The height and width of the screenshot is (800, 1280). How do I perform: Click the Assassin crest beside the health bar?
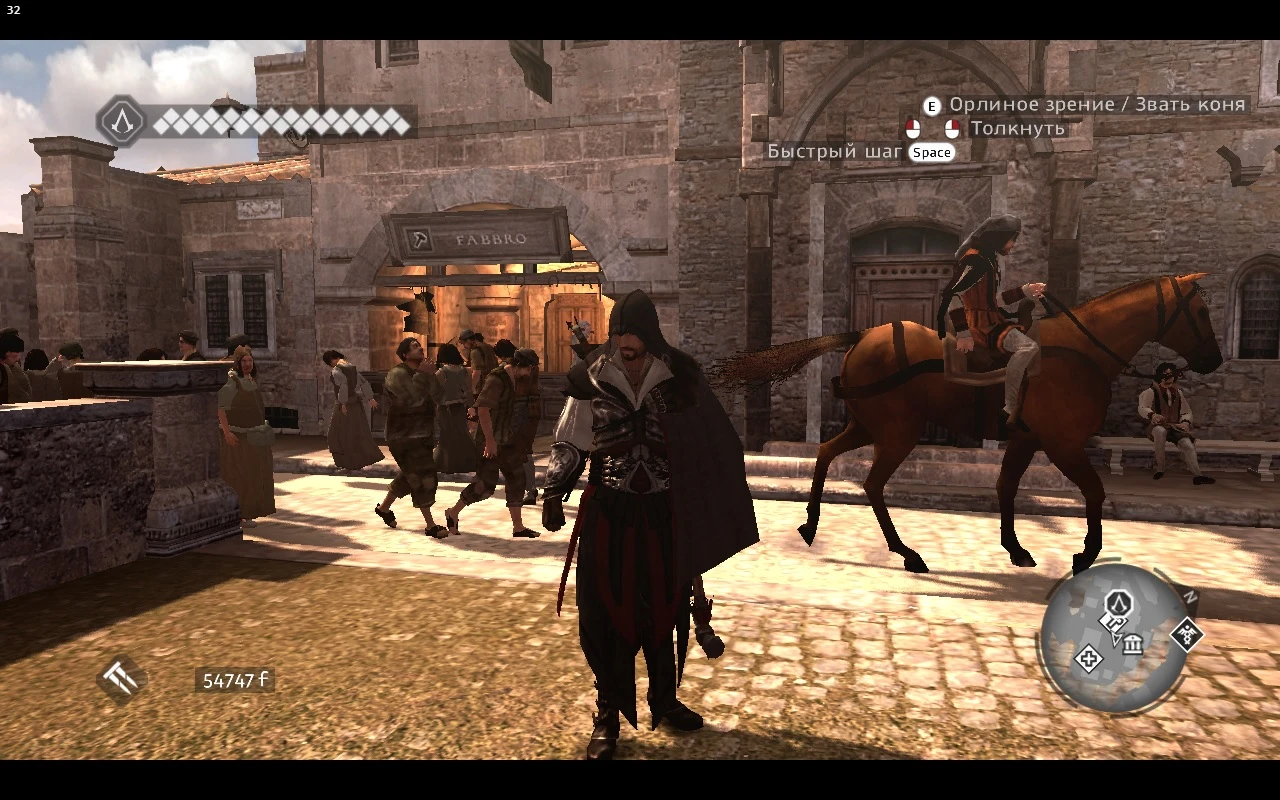tap(123, 120)
